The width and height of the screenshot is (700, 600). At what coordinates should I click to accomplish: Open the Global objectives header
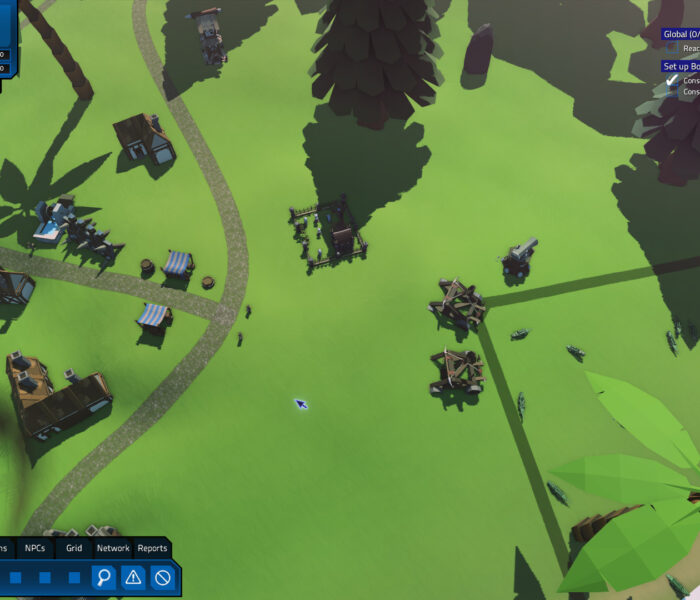(x=680, y=34)
